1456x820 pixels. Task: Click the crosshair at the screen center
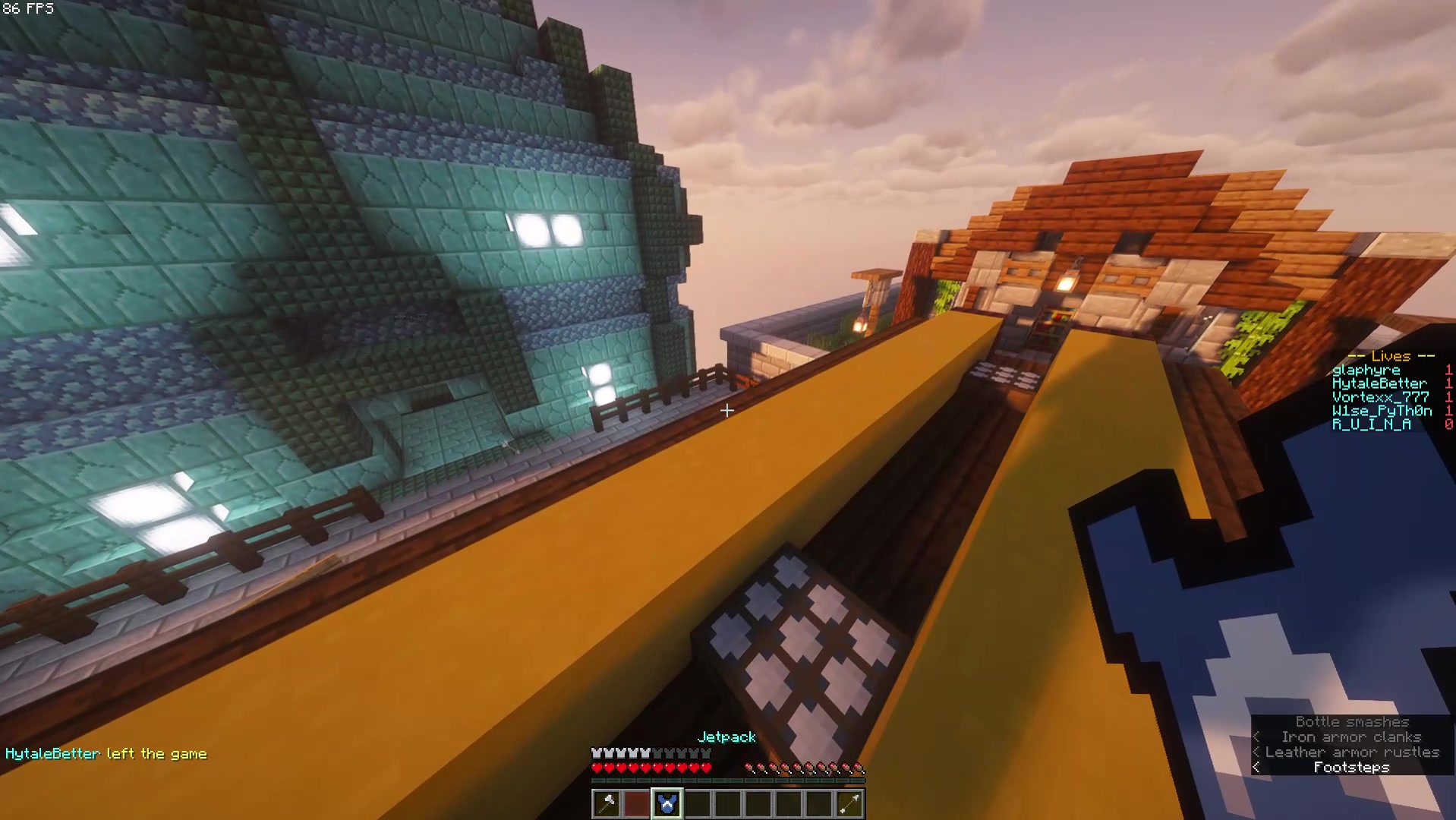728,411
